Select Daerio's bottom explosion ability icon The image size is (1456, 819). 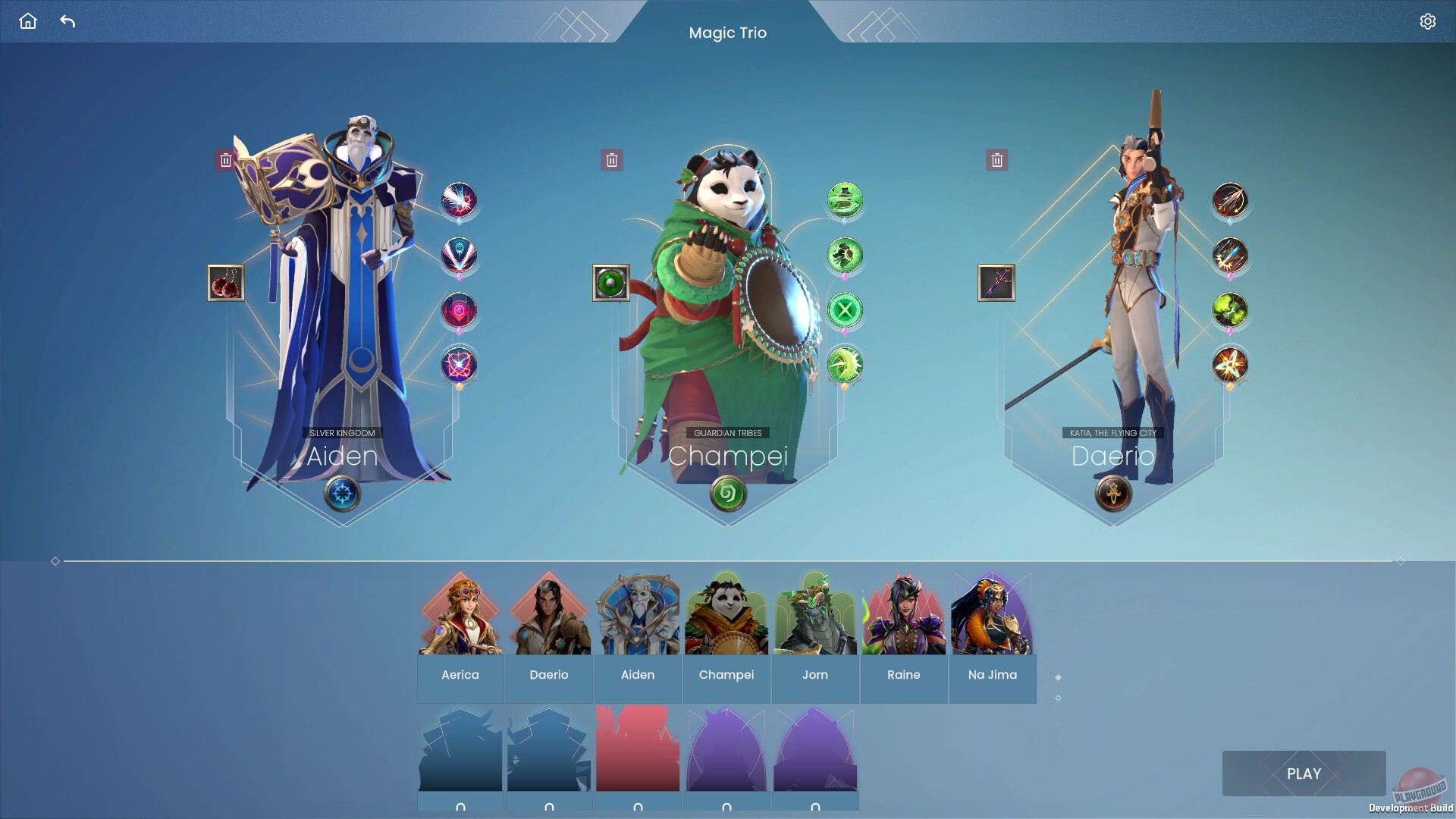(1229, 366)
